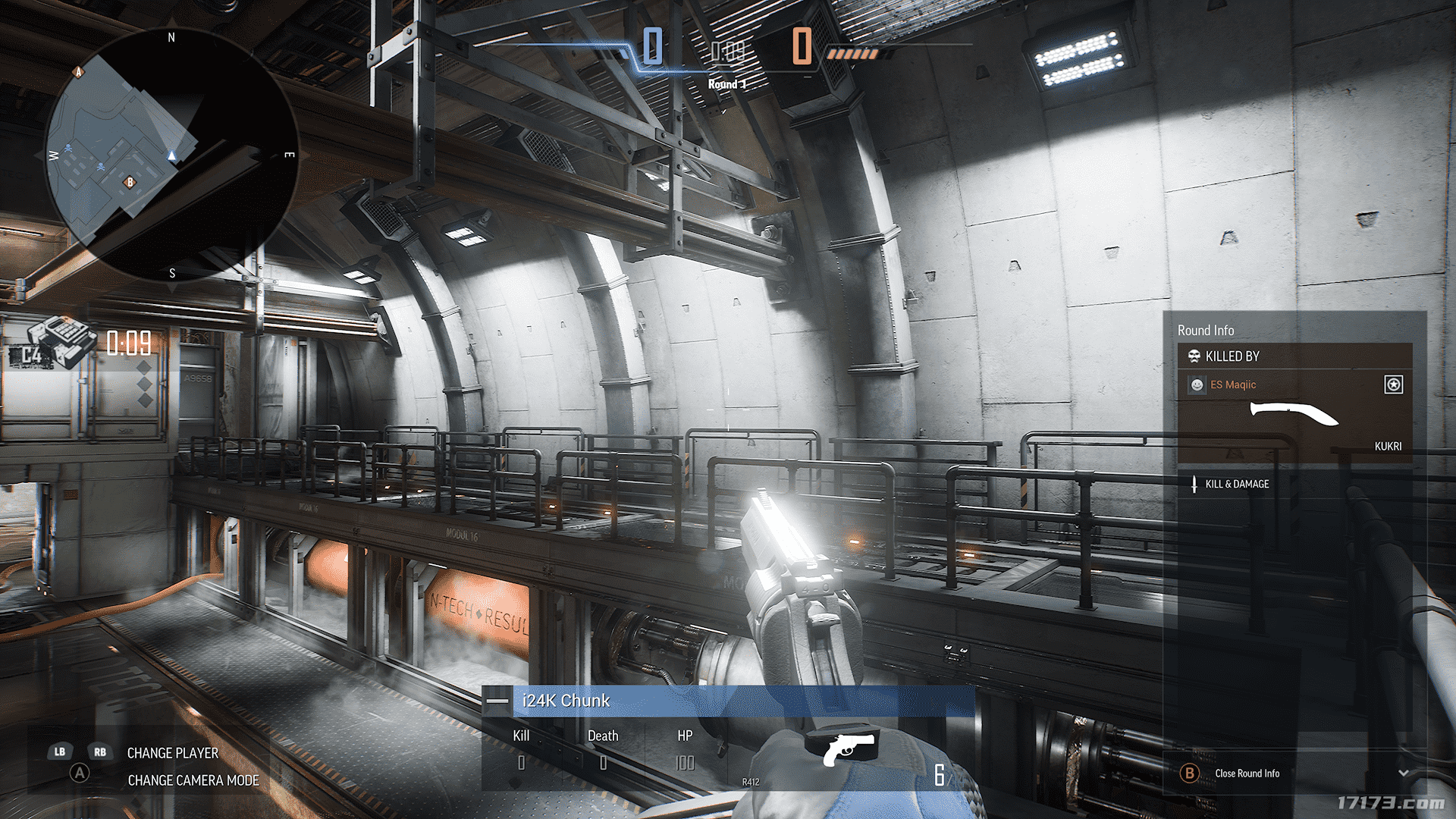Click the circular minimap
This screenshot has height=819, width=1456.
[x=171, y=155]
